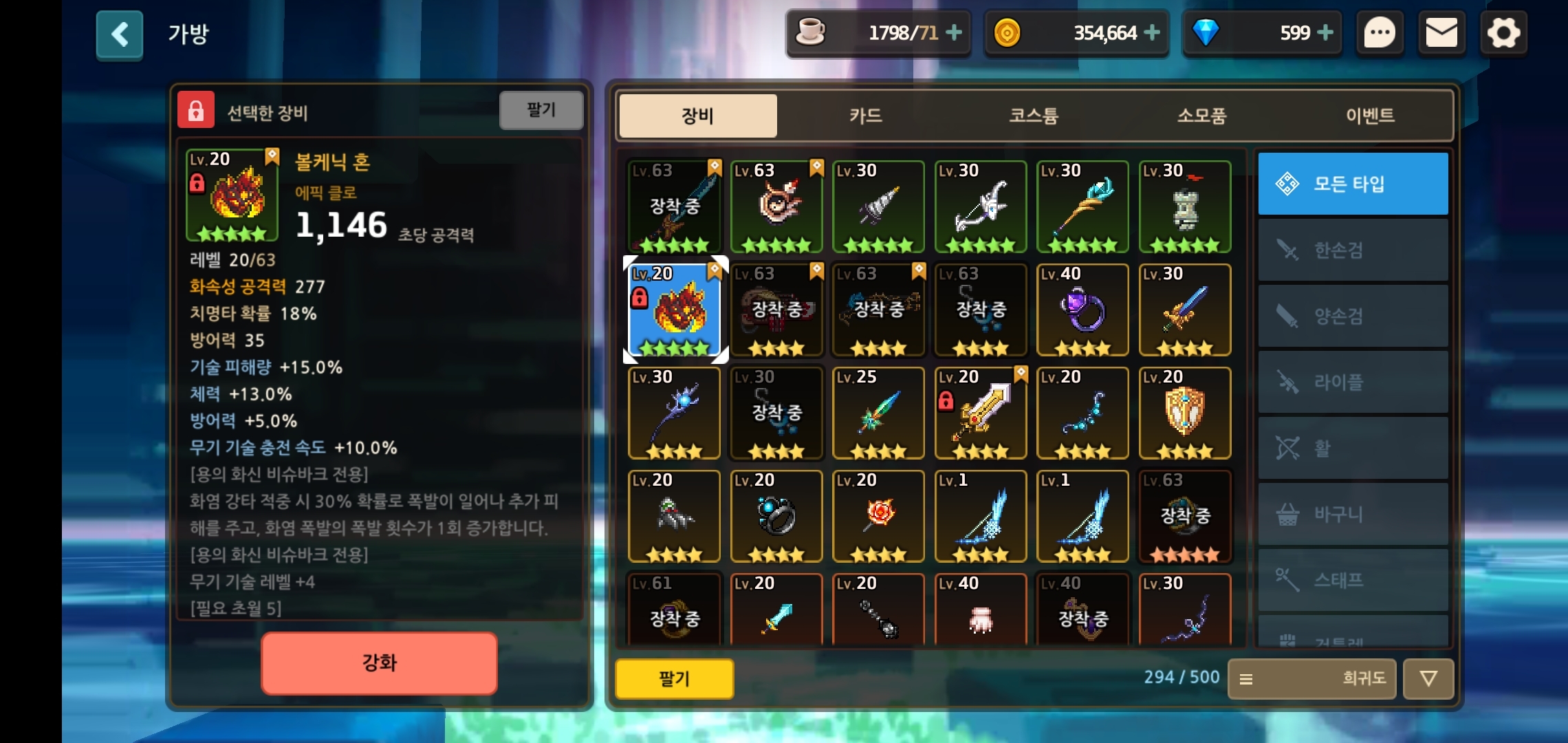Filter by 한손검 weapon type

(1353, 250)
